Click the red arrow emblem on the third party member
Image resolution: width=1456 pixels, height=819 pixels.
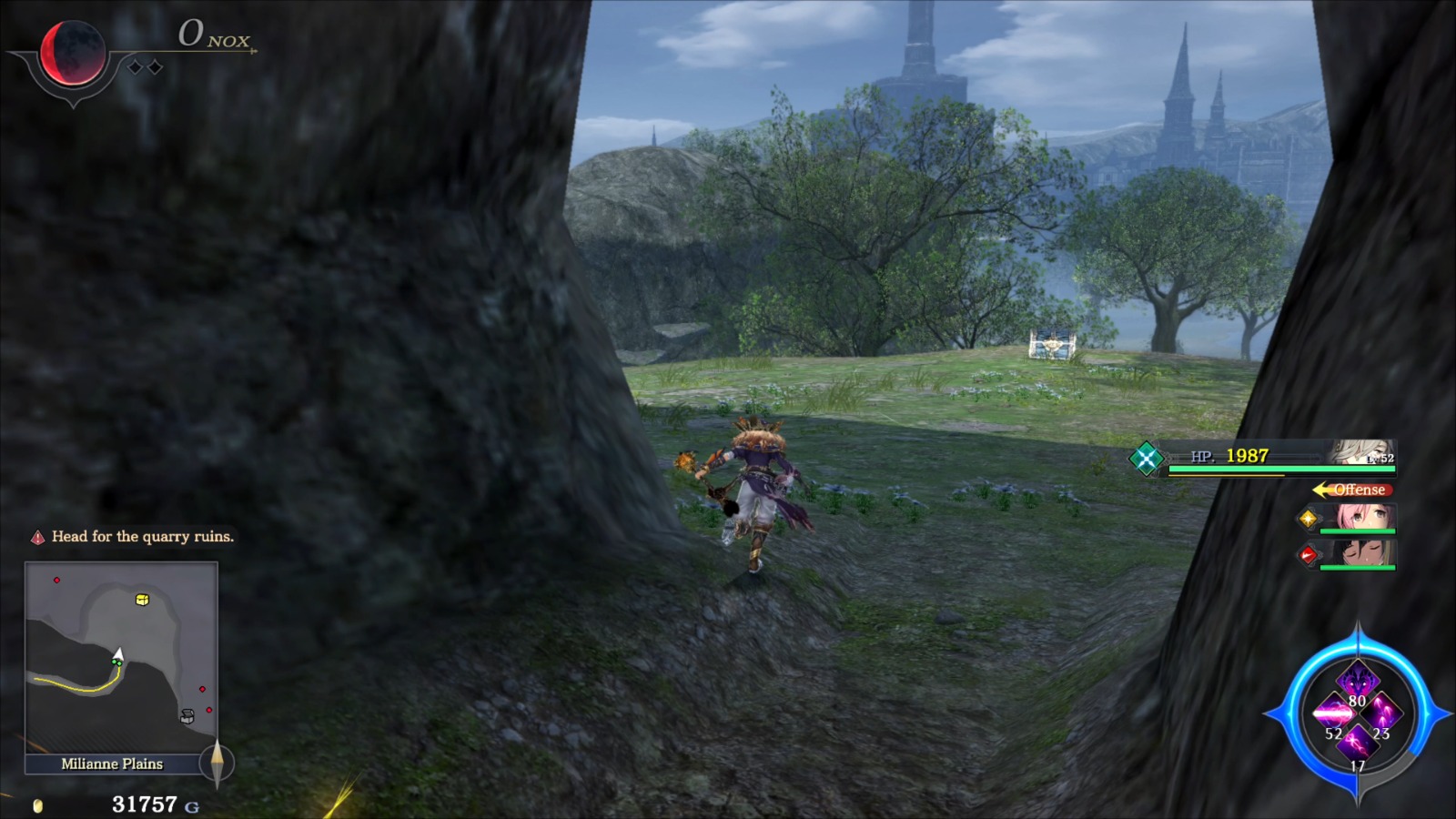(x=1309, y=554)
